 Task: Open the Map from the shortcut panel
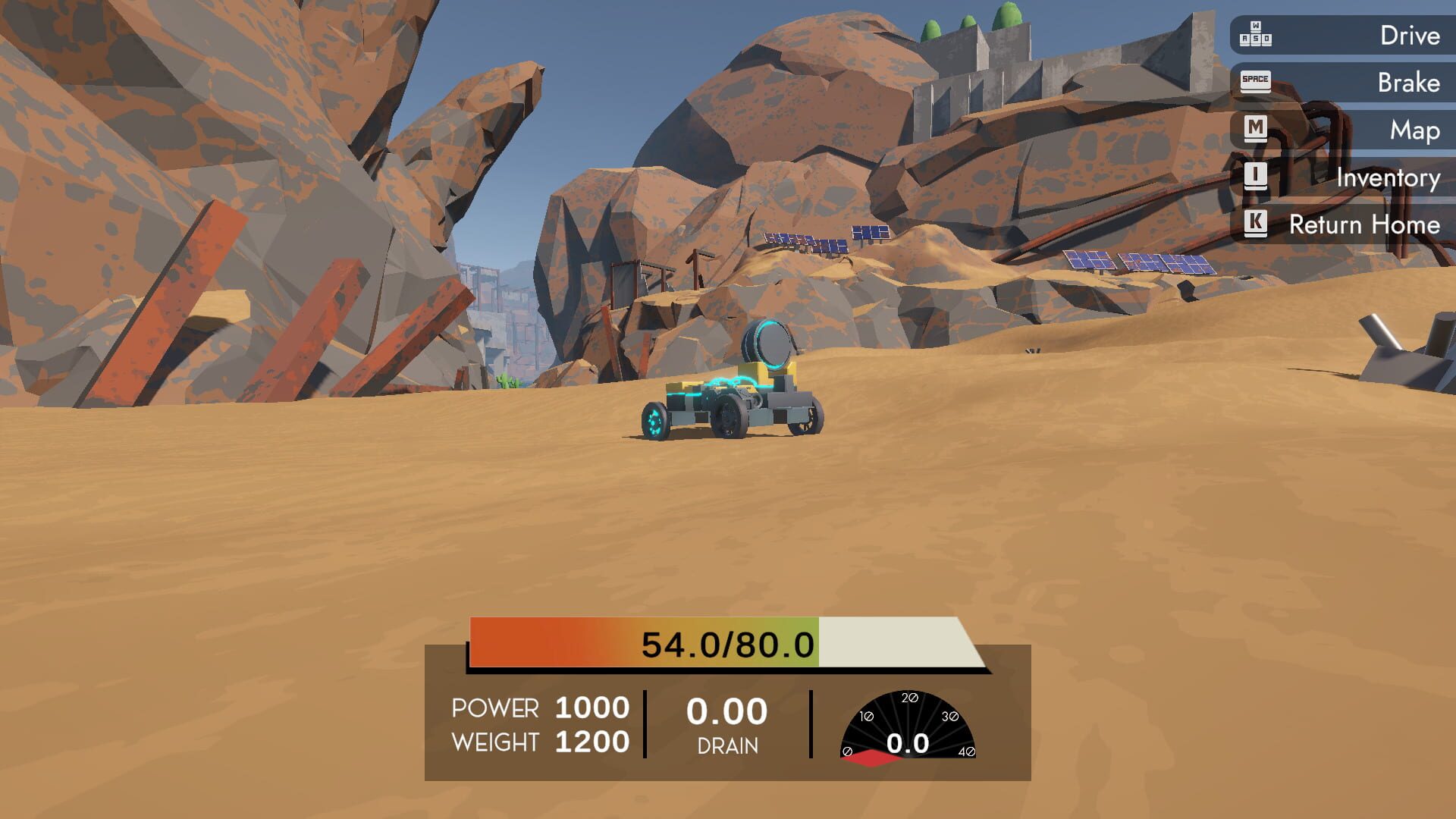tap(1412, 130)
